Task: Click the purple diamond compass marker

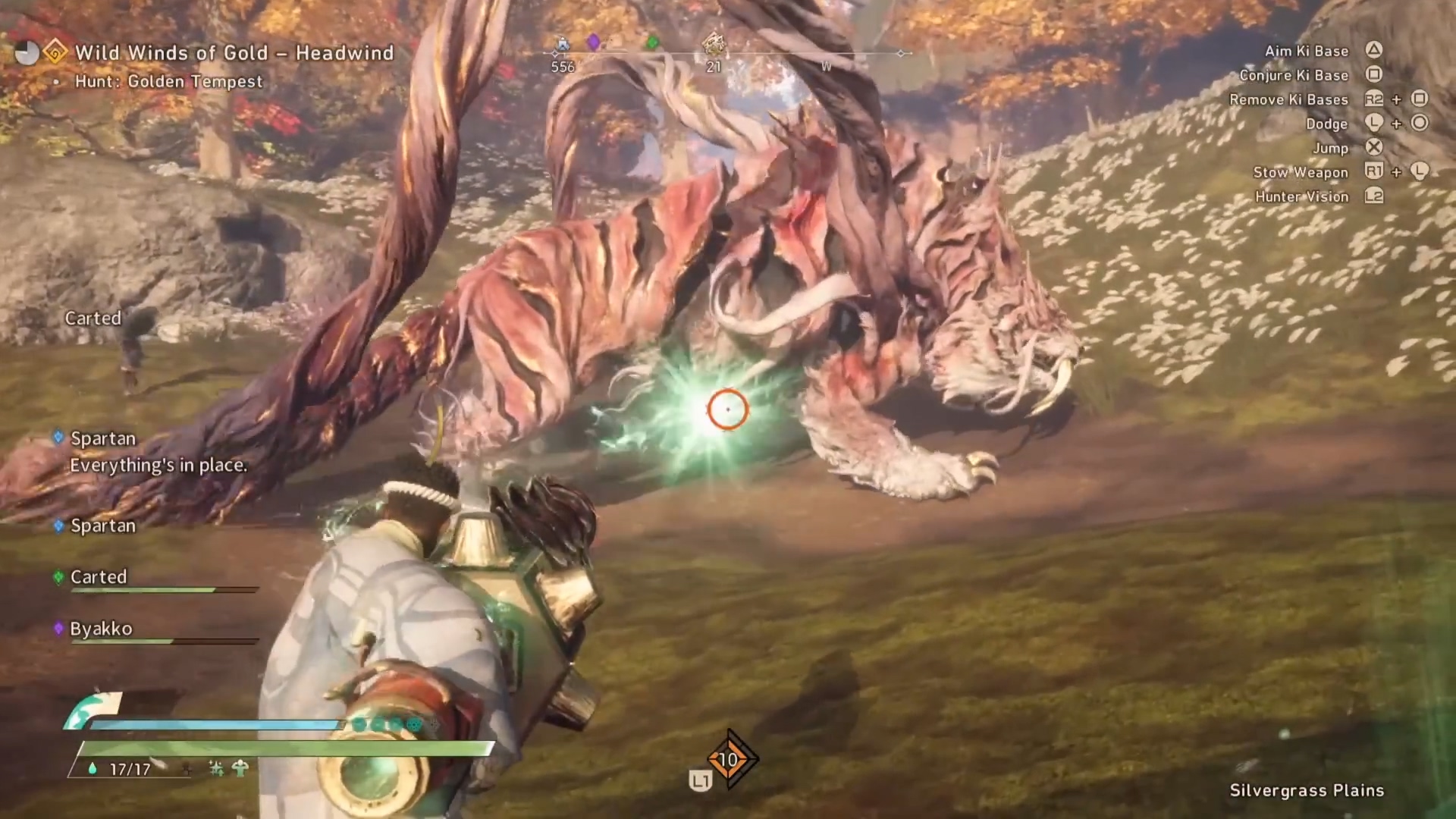Action: pos(594,42)
